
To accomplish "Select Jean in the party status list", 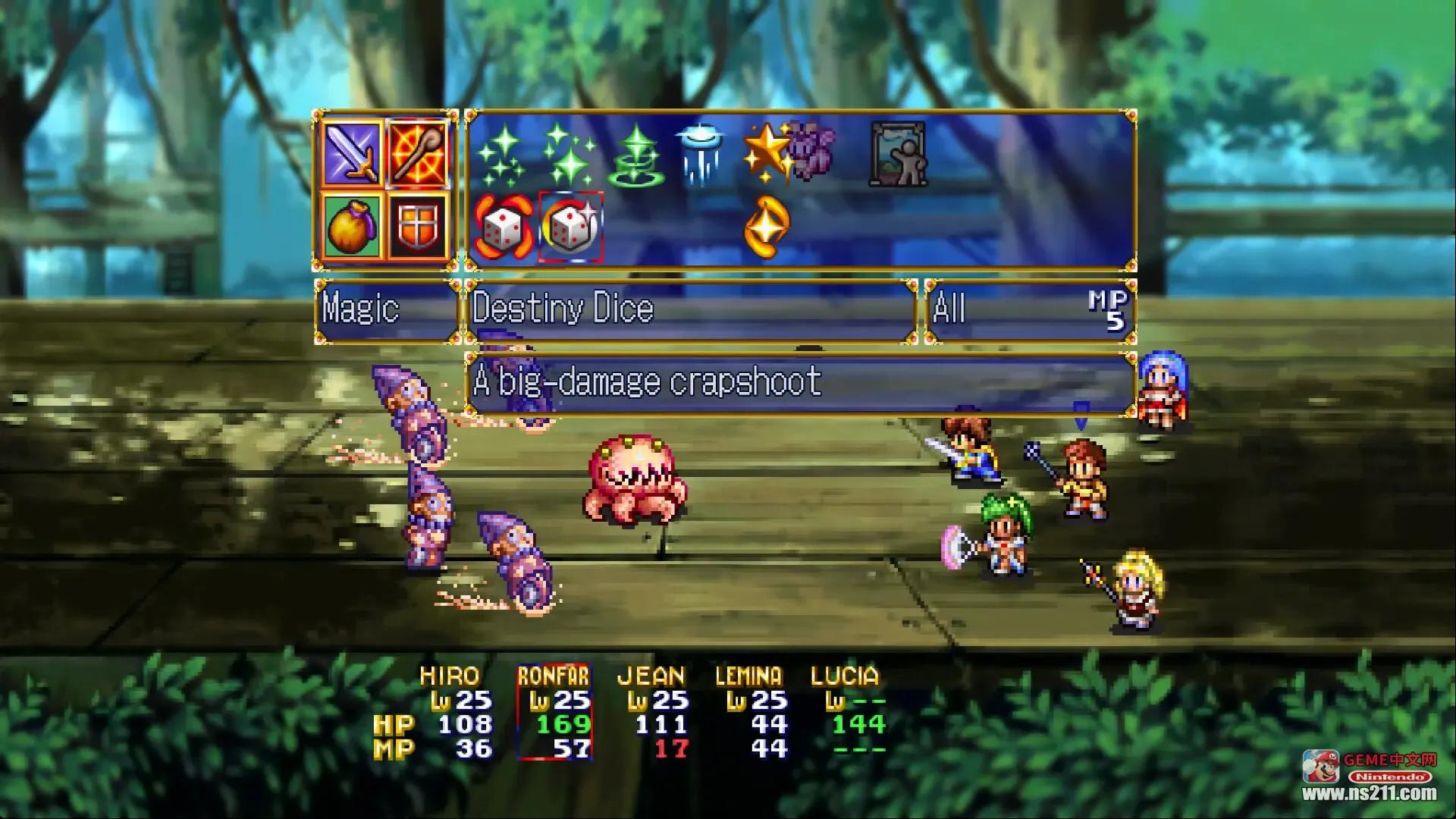I will pos(652,711).
